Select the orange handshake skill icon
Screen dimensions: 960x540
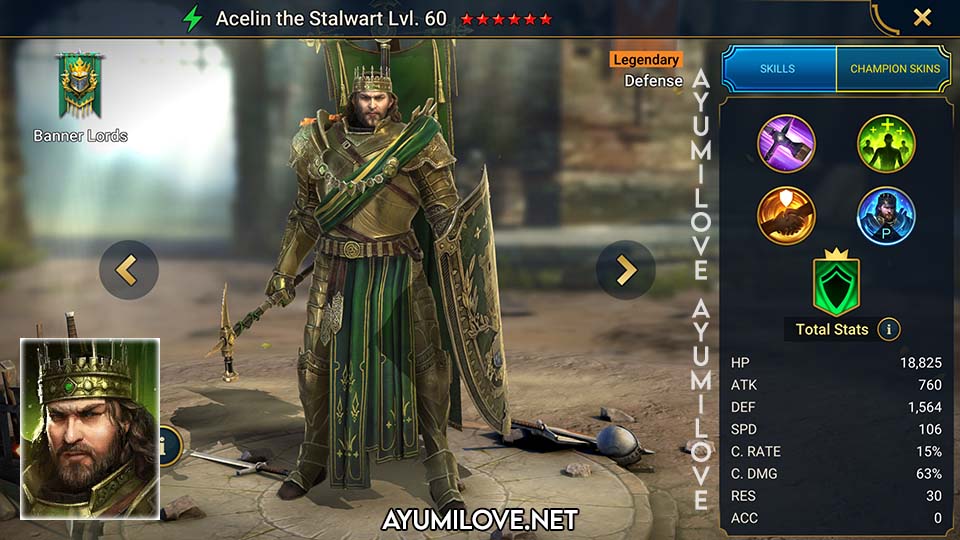786,215
